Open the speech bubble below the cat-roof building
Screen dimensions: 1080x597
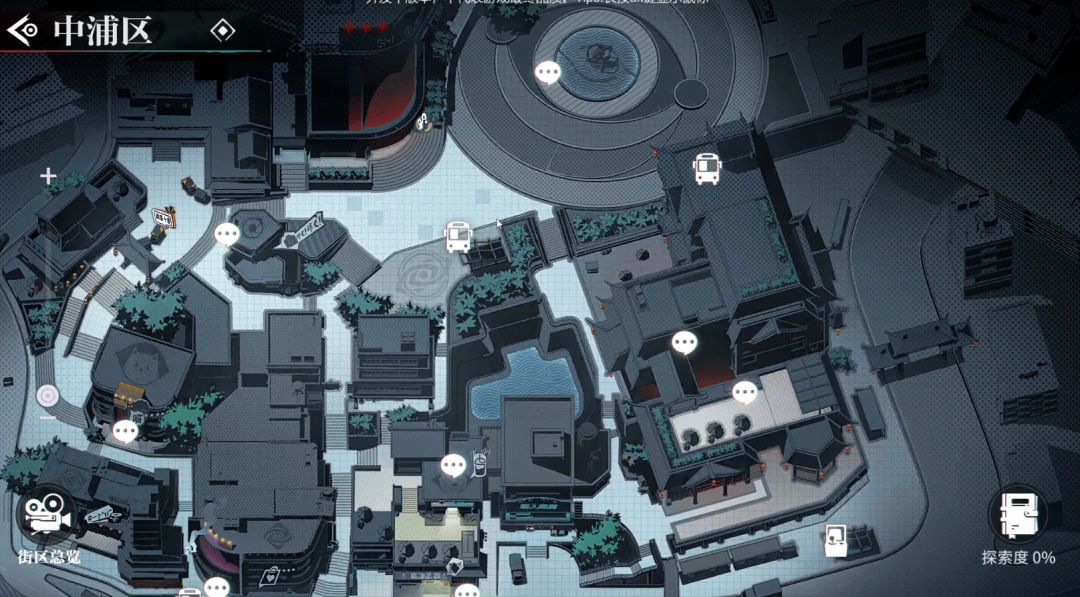click(x=125, y=432)
